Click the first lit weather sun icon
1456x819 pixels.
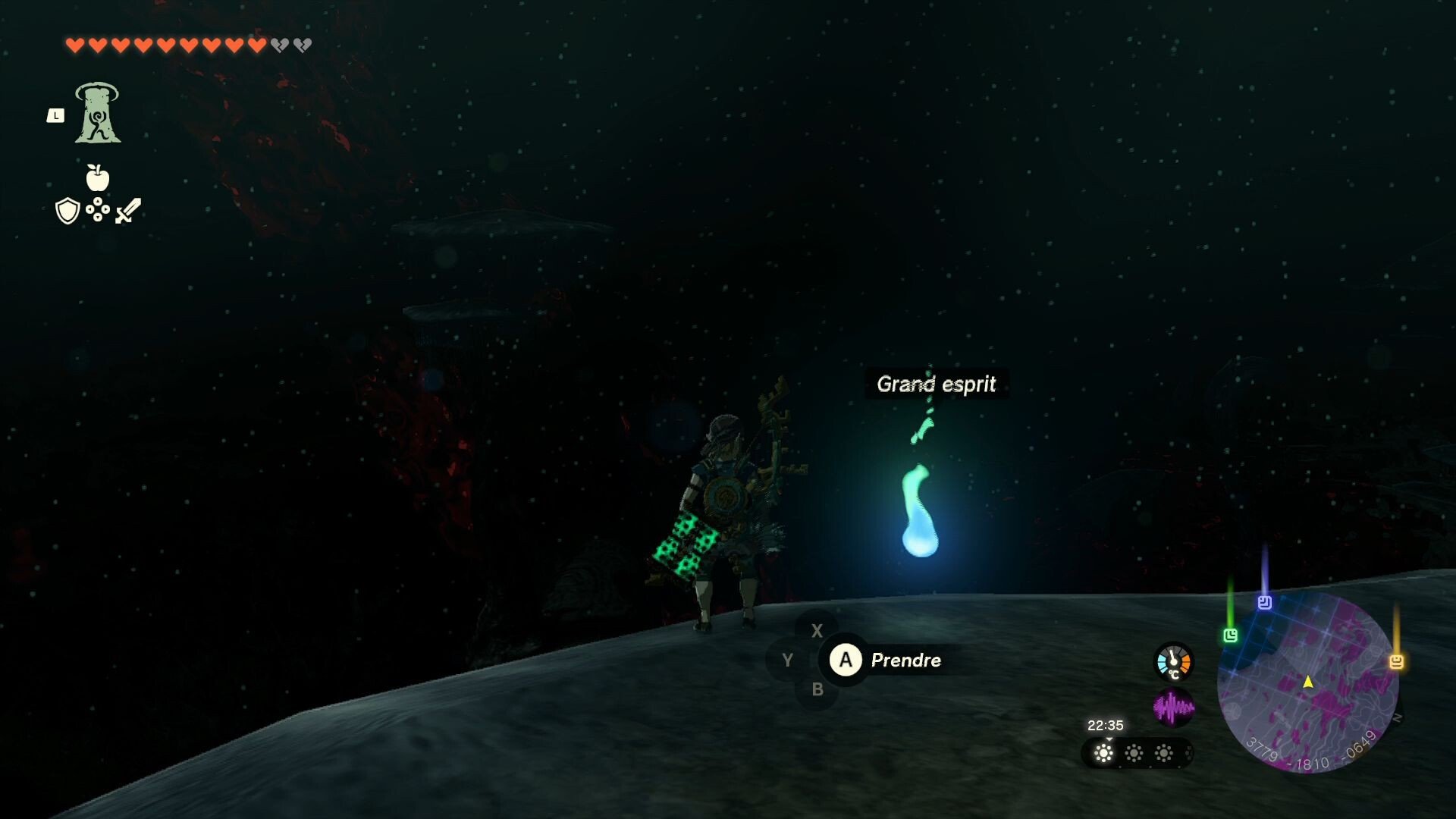(x=1103, y=752)
